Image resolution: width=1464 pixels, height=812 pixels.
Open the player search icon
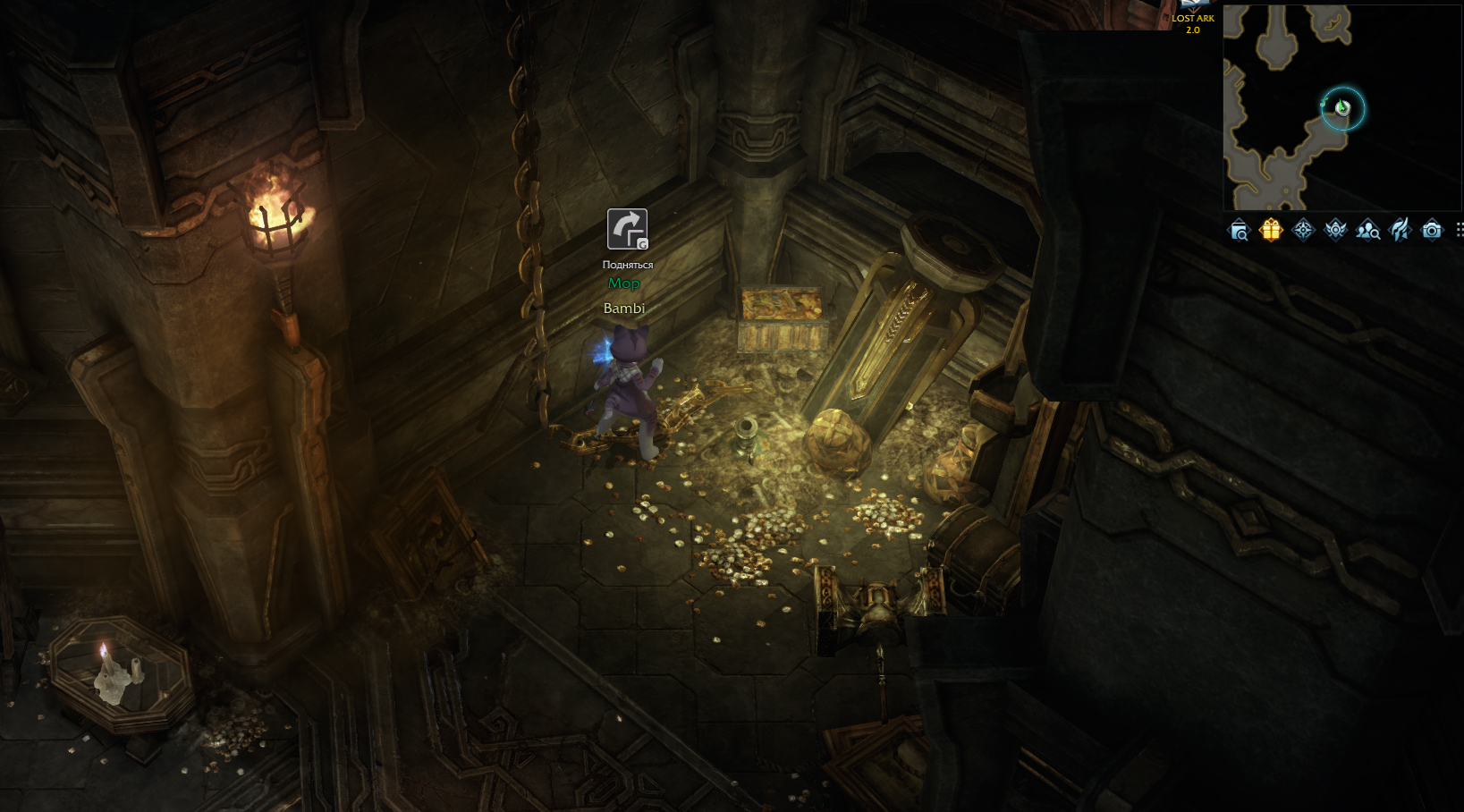tap(1367, 231)
